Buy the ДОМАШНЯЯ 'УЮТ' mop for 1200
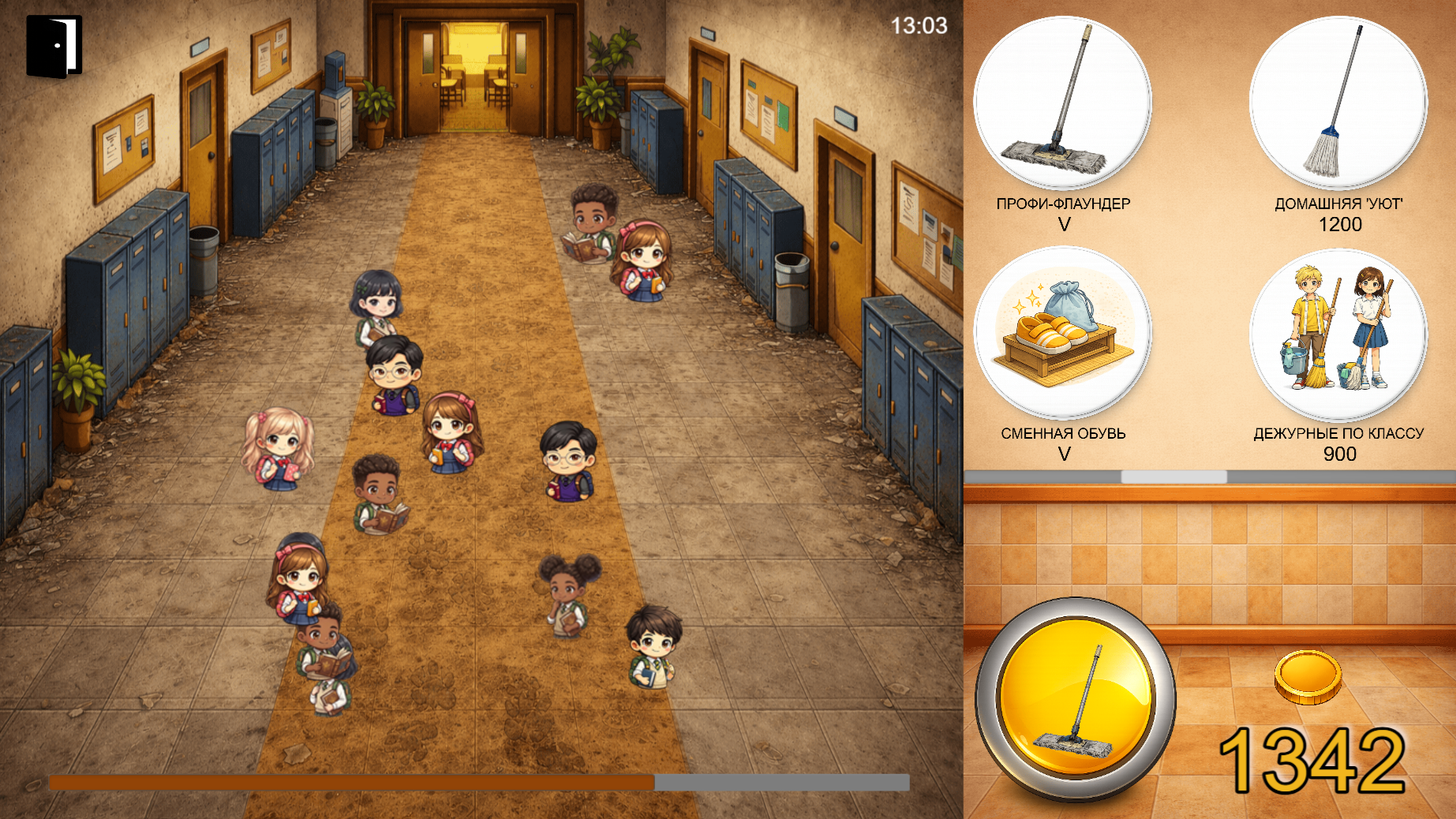Image resolution: width=1456 pixels, height=819 pixels. coord(1338,103)
